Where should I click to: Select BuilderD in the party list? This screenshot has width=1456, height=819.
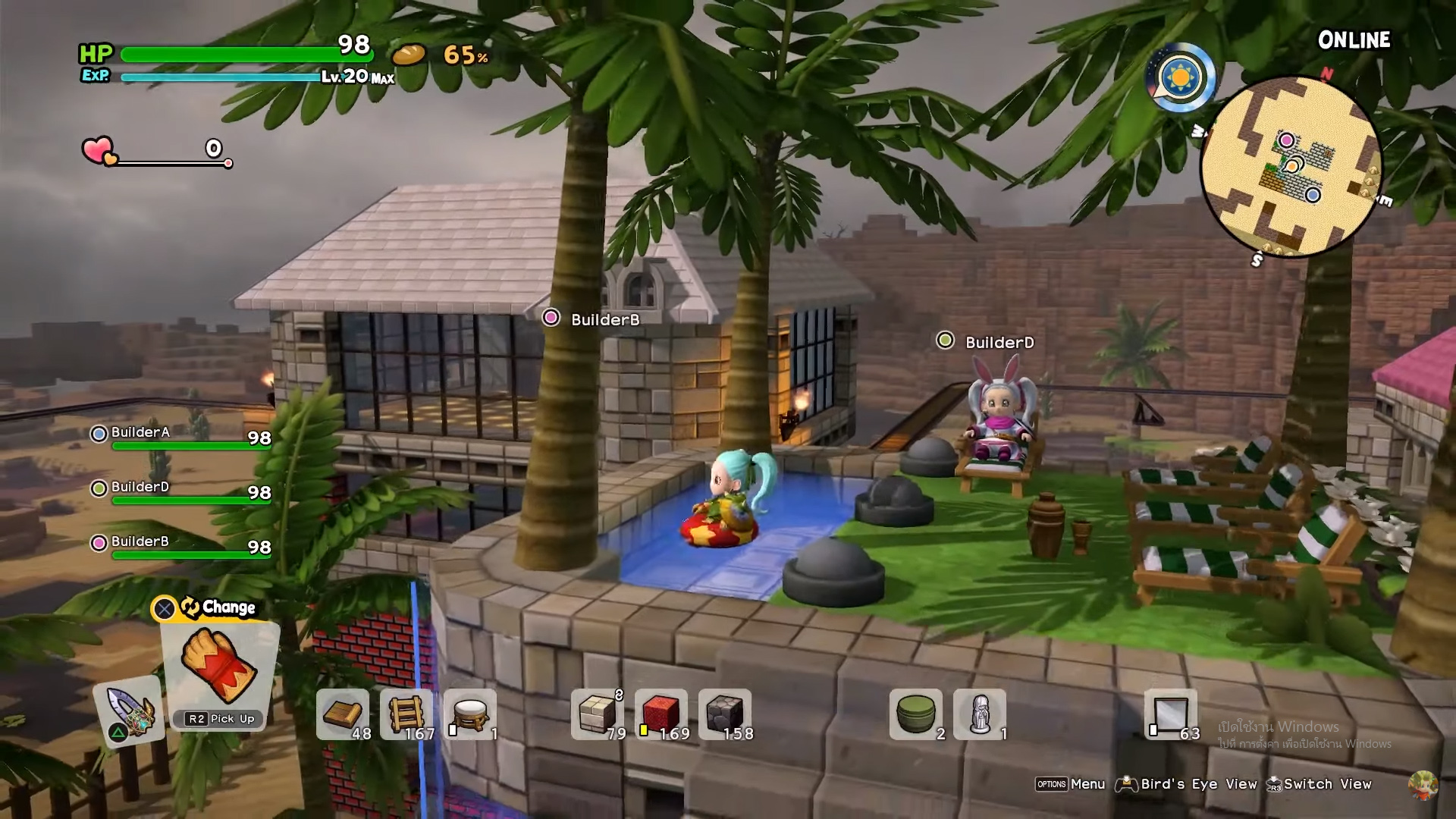coord(140,488)
